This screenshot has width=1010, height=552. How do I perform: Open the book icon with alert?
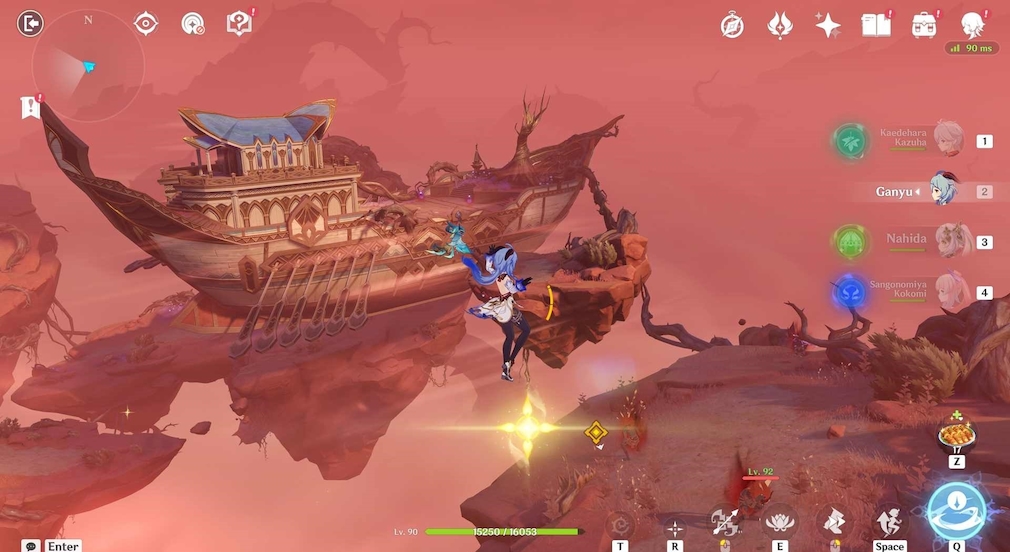point(876,26)
